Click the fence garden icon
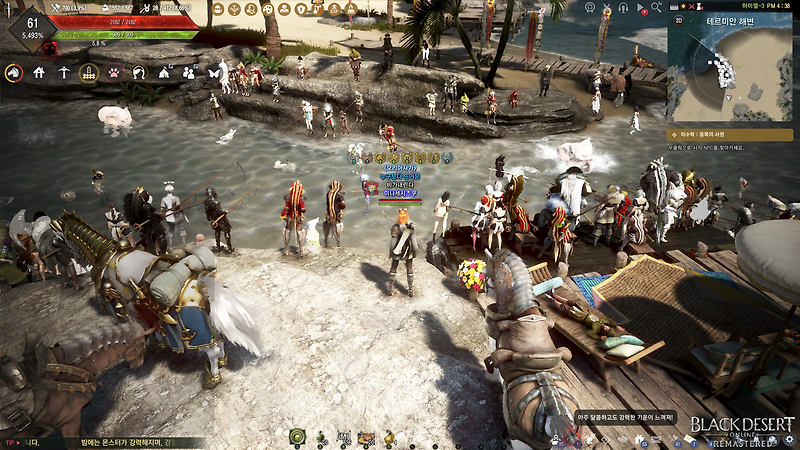800x450 pixels. click(88, 72)
